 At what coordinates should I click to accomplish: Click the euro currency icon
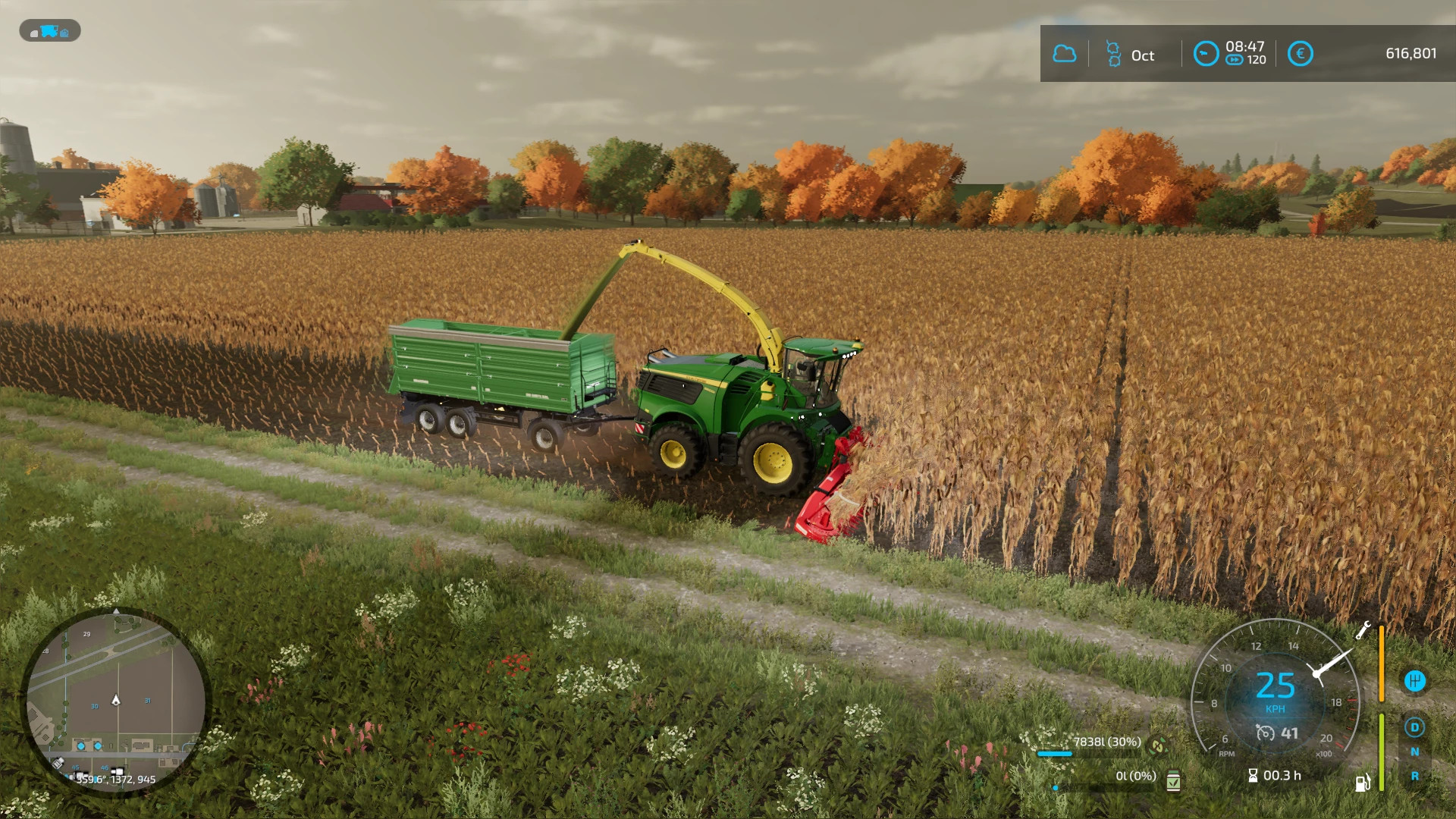click(x=1301, y=55)
